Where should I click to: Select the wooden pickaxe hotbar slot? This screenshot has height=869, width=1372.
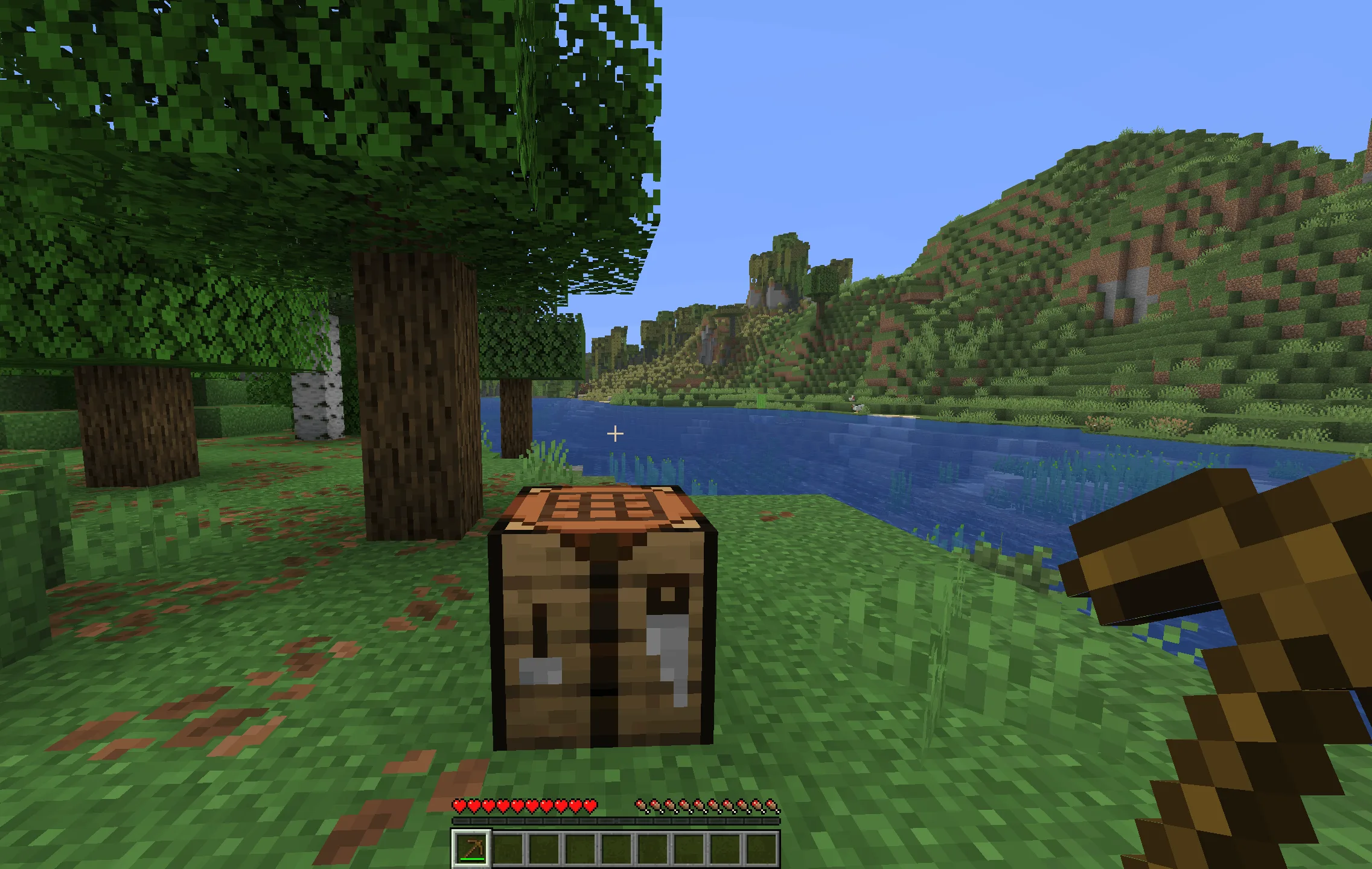[471, 848]
